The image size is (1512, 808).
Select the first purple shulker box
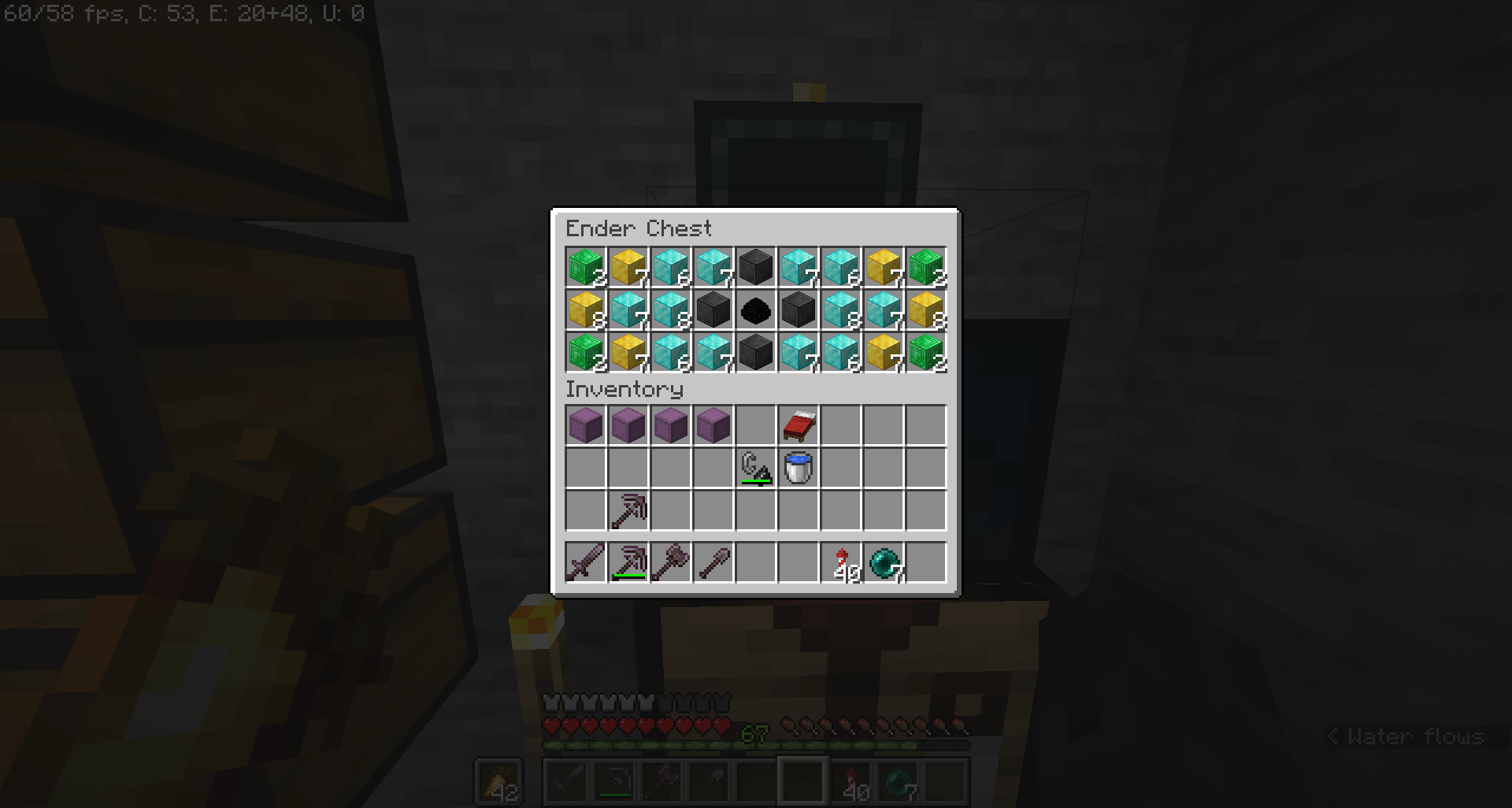pyautogui.click(x=585, y=425)
